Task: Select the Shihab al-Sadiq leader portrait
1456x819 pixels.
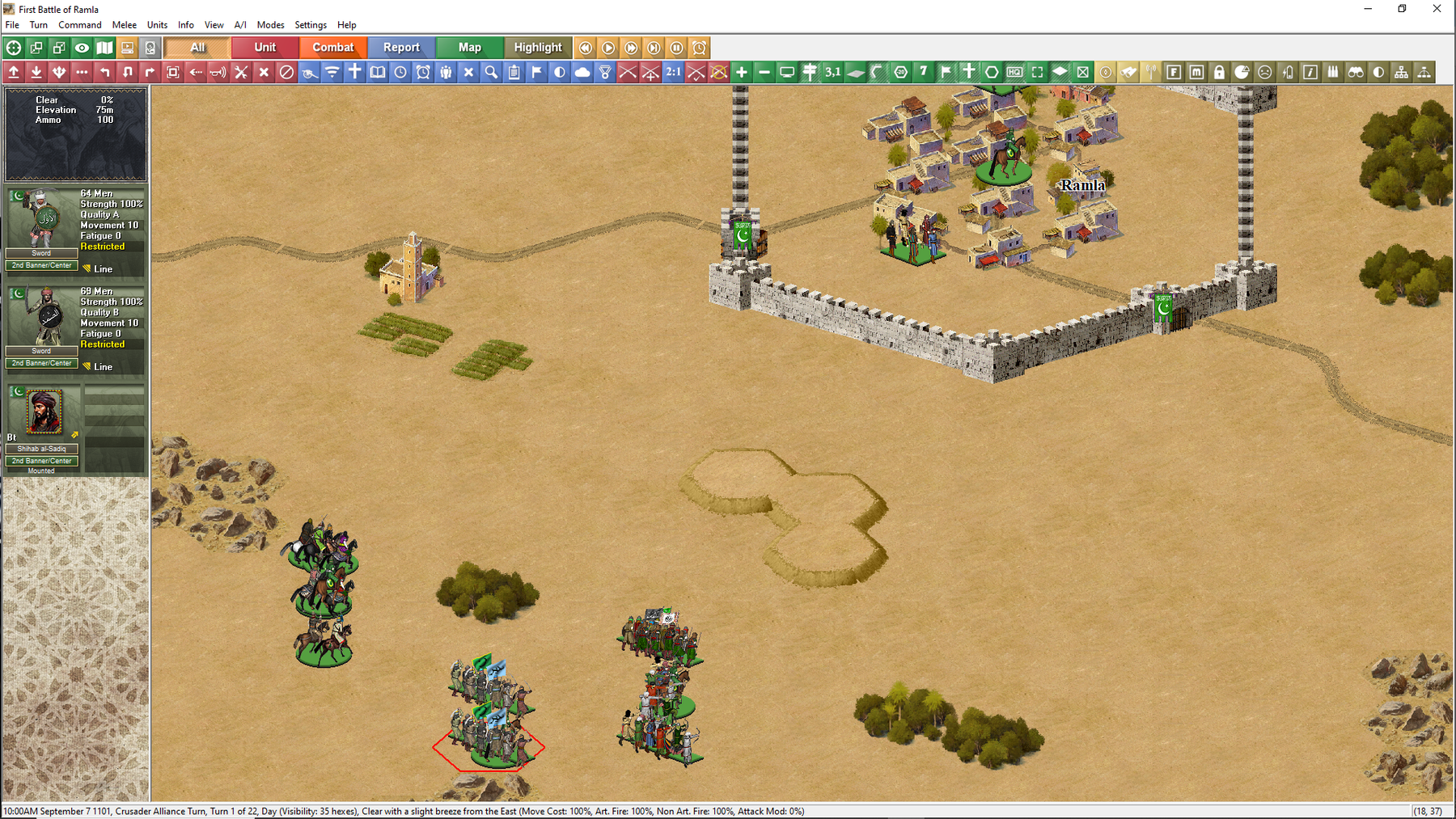Action: point(44,412)
